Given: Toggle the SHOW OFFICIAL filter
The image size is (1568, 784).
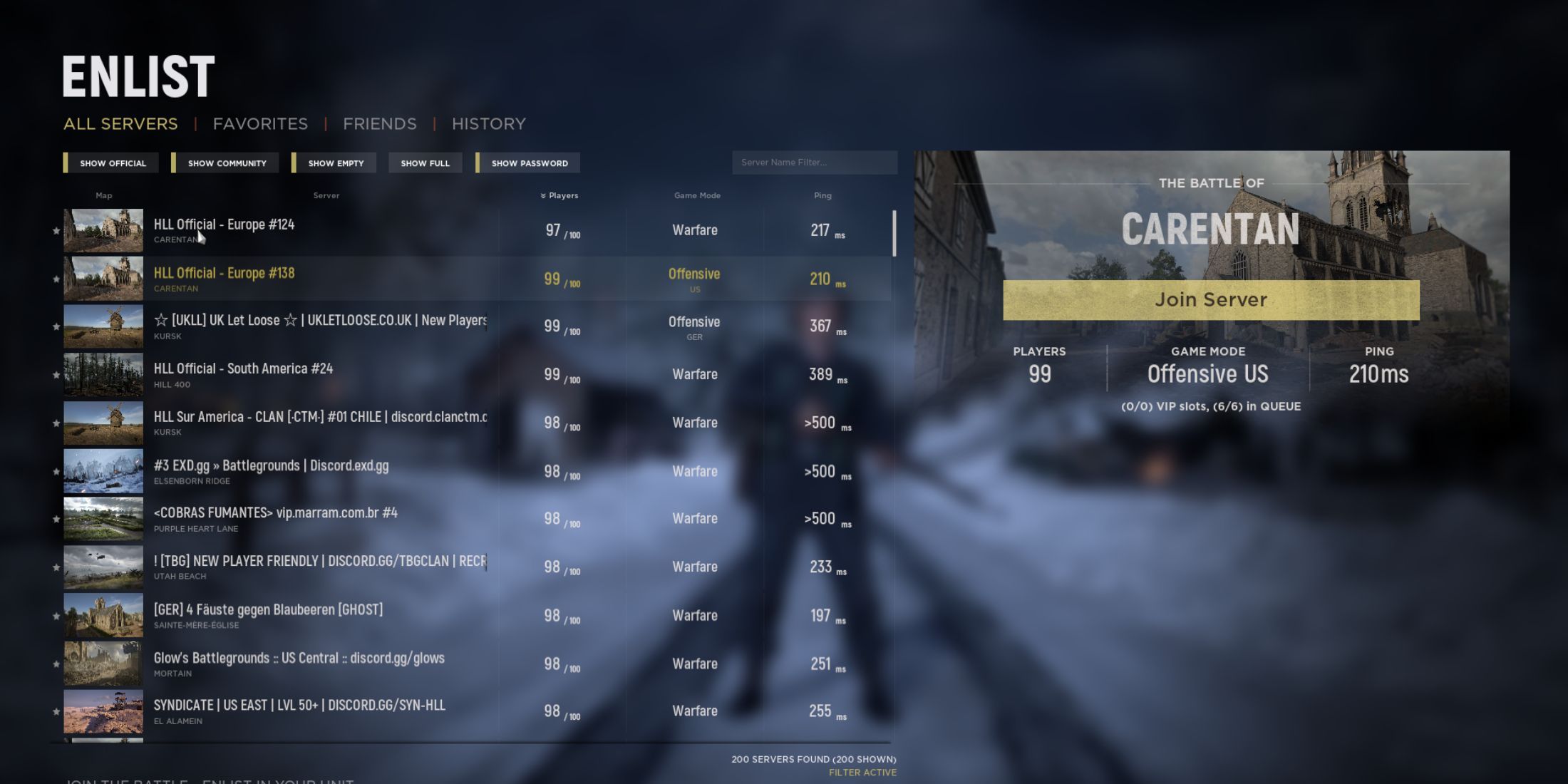Looking at the screenshot, I should point(112,163).
